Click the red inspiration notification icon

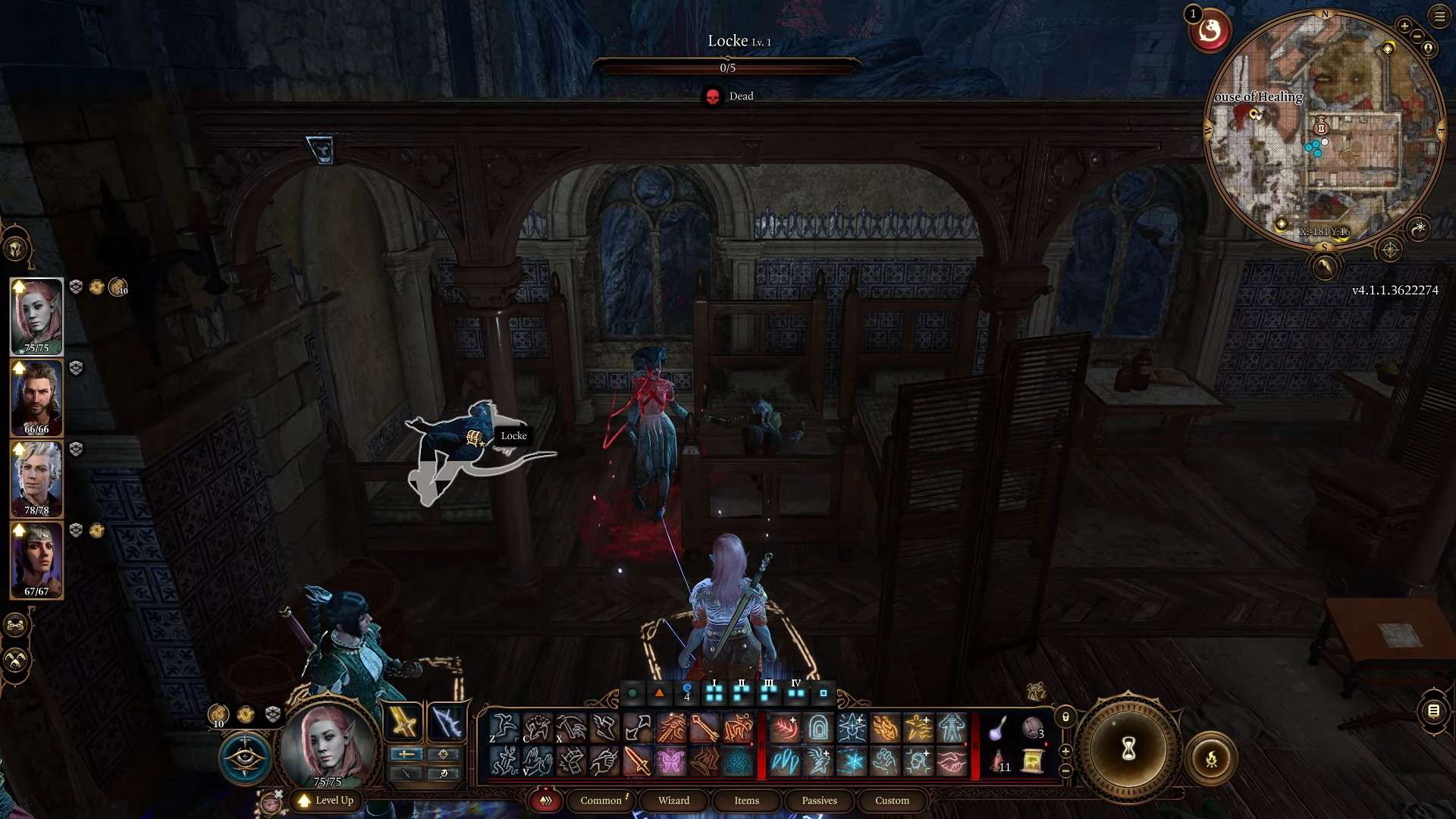click(x=1210, y=32)
